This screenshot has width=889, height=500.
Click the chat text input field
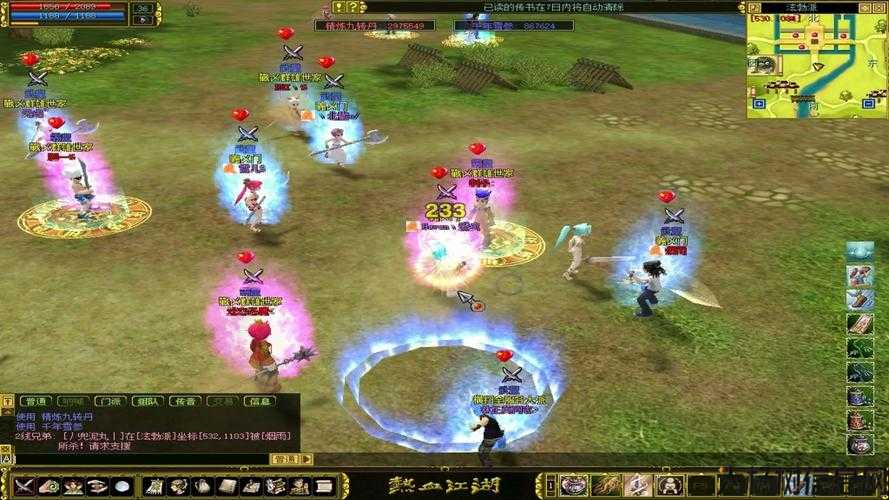pos(140,459)
